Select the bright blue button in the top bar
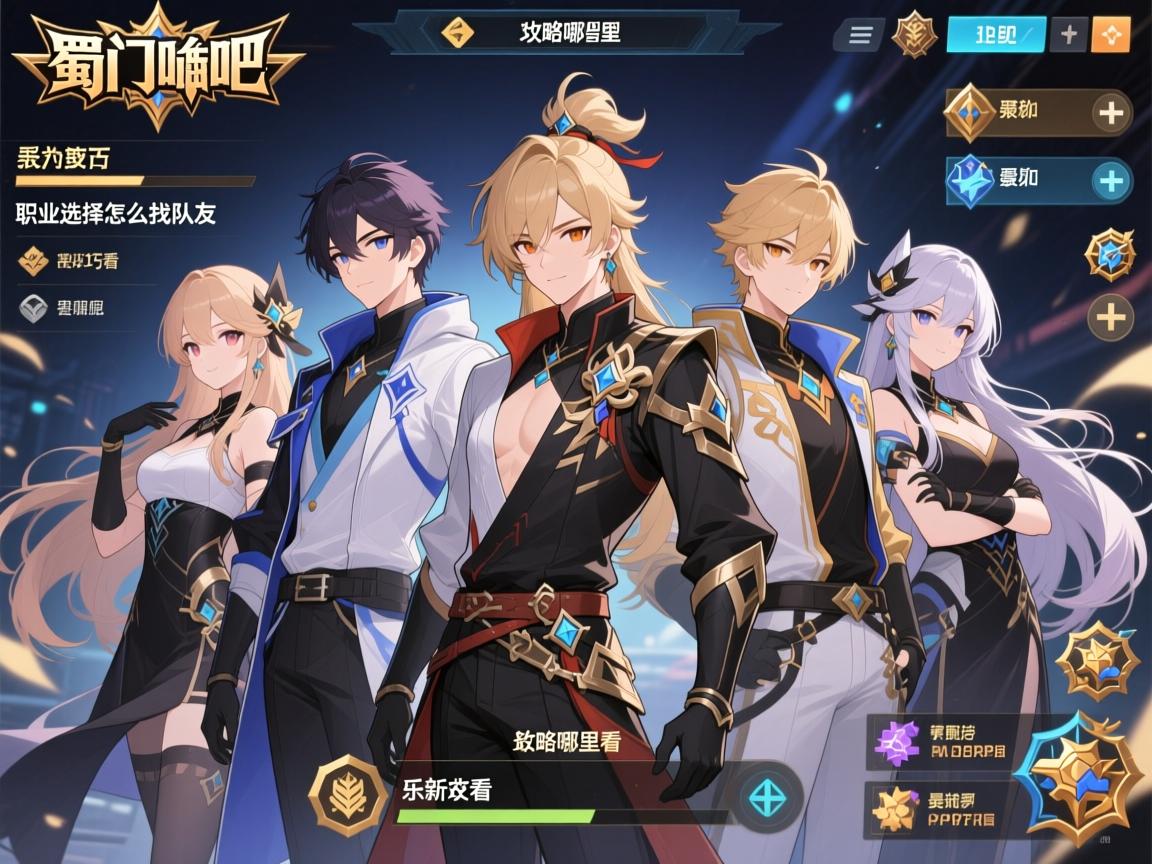This screenshot has height=864, width=1152. point(995,35)
